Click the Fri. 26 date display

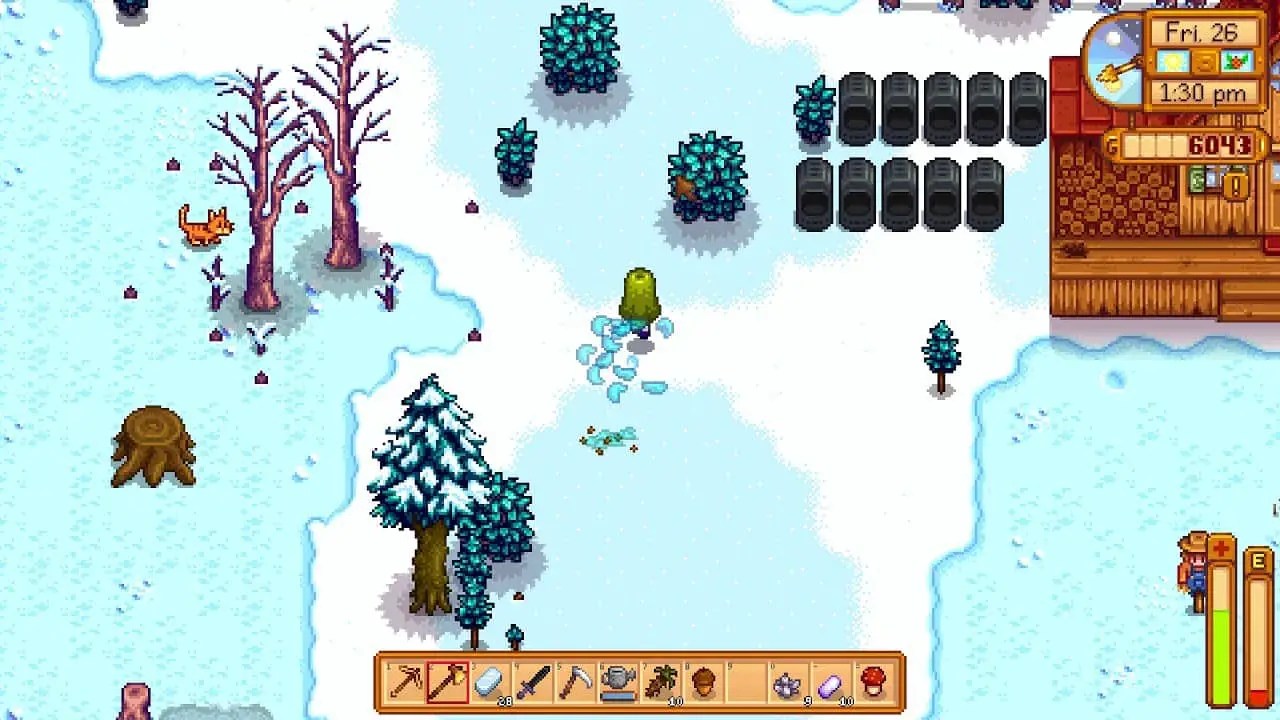(1202, 33)
